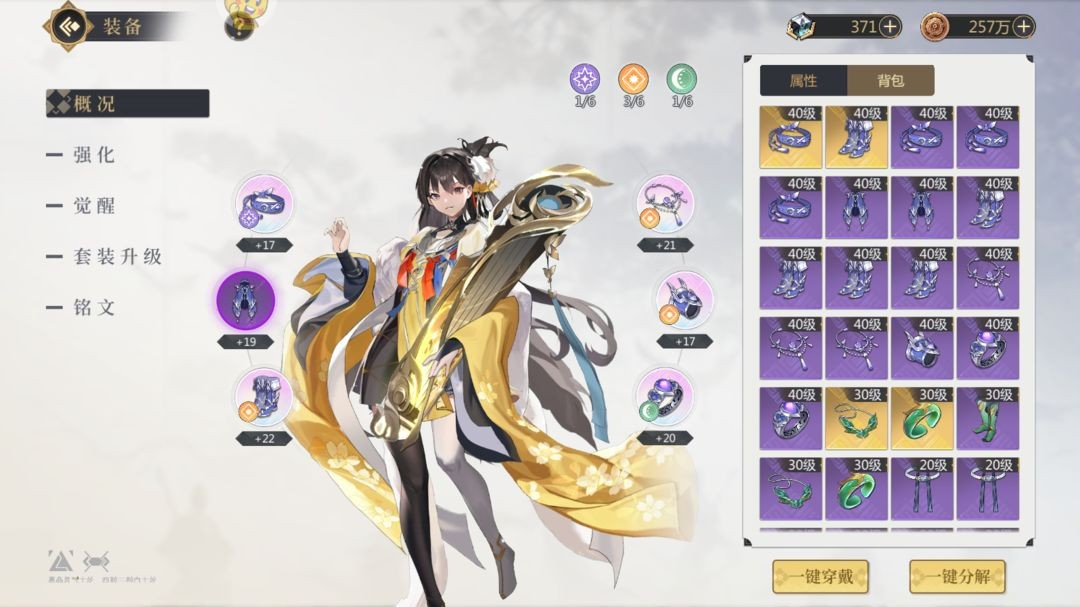Open the 强化 menu entry

(x=94, y=155)
